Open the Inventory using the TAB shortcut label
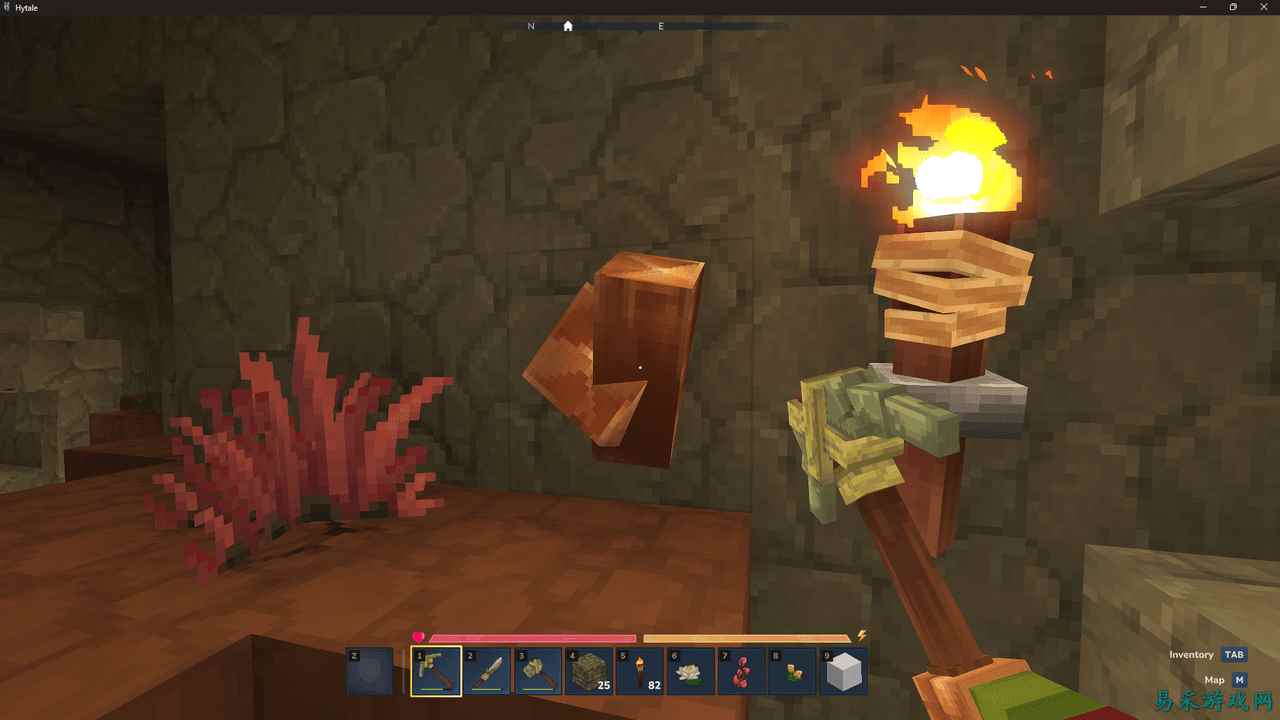 (1233, 654)
